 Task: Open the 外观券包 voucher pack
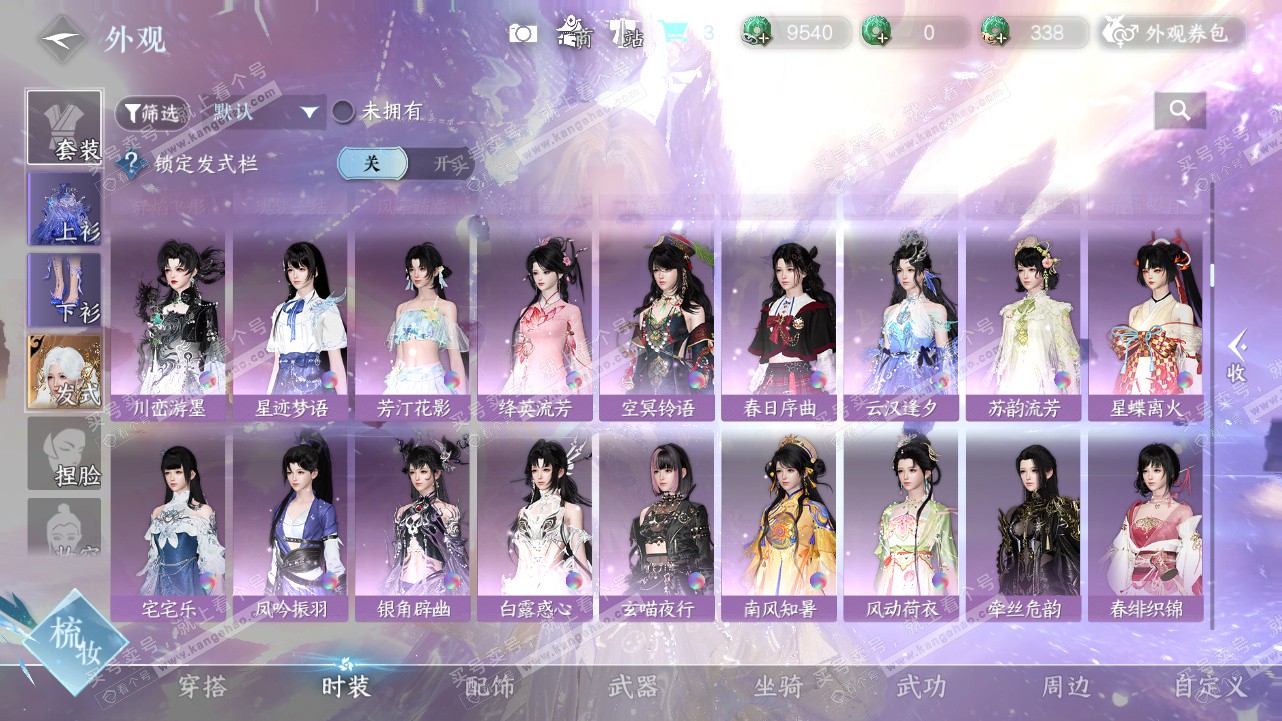coord(1173,33)
